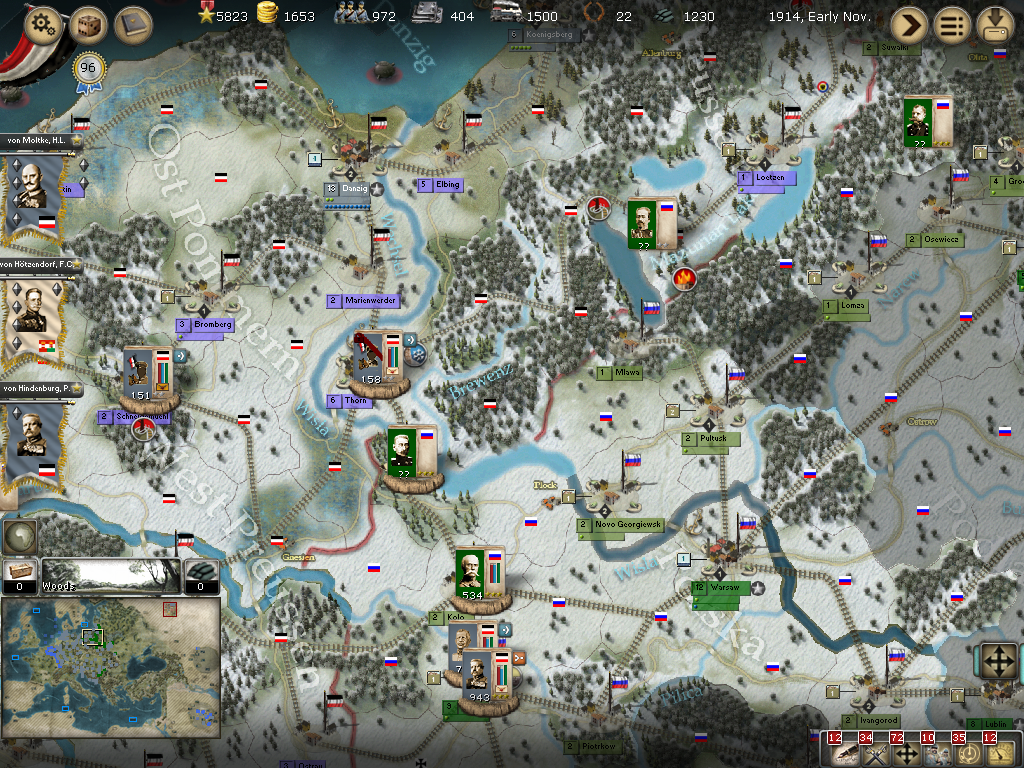The image size is (1024, 768).
Task: Click the 96 medal ribbon badge
Action: click(x=88, y=70)
